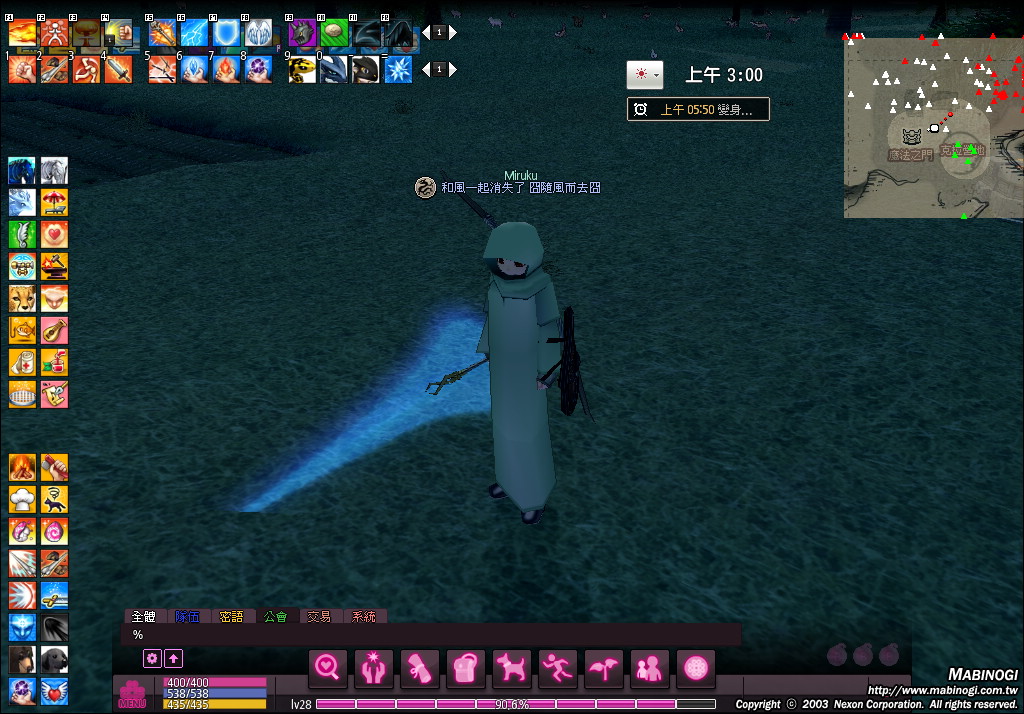
Task: Open the running figure action button
Action: pyautogui.click(x=558, y=667)
